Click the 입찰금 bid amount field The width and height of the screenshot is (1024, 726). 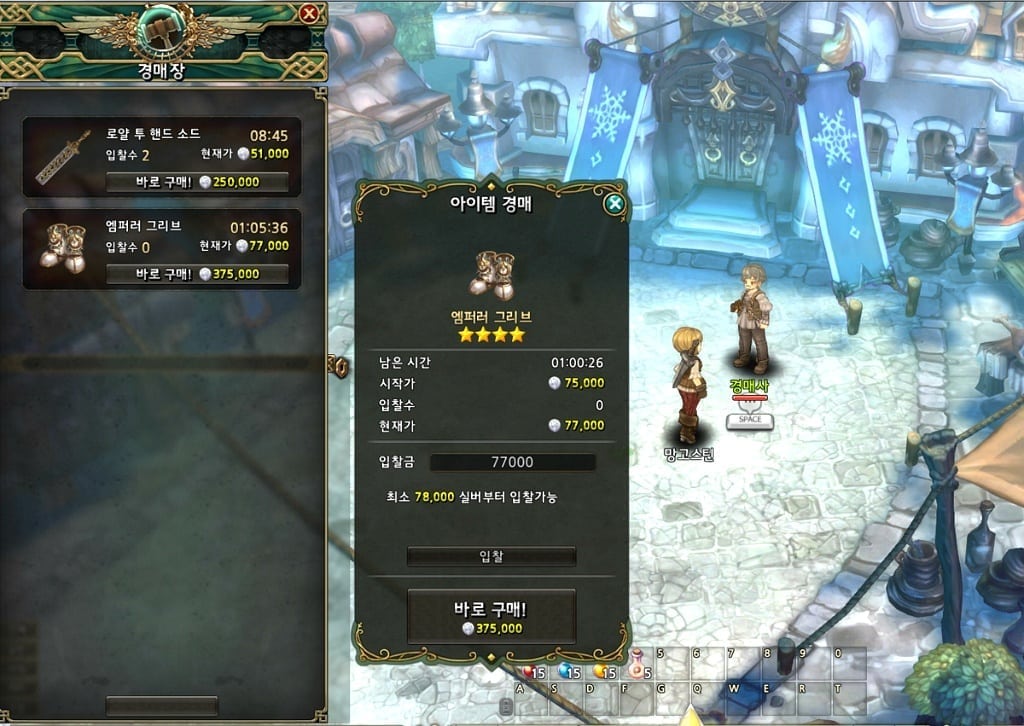(512, 462)
